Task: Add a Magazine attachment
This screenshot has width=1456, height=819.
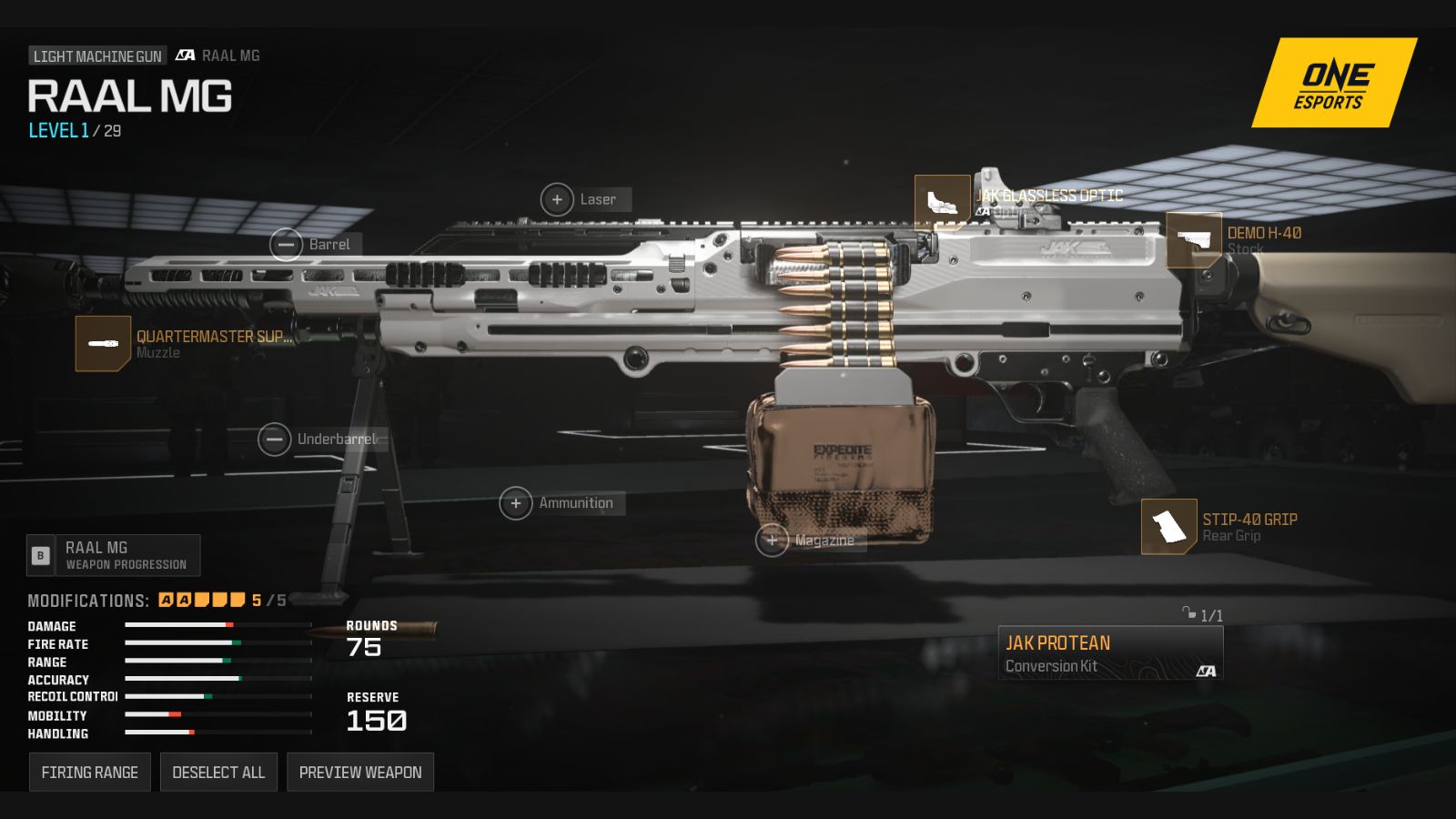Action: 772,541
